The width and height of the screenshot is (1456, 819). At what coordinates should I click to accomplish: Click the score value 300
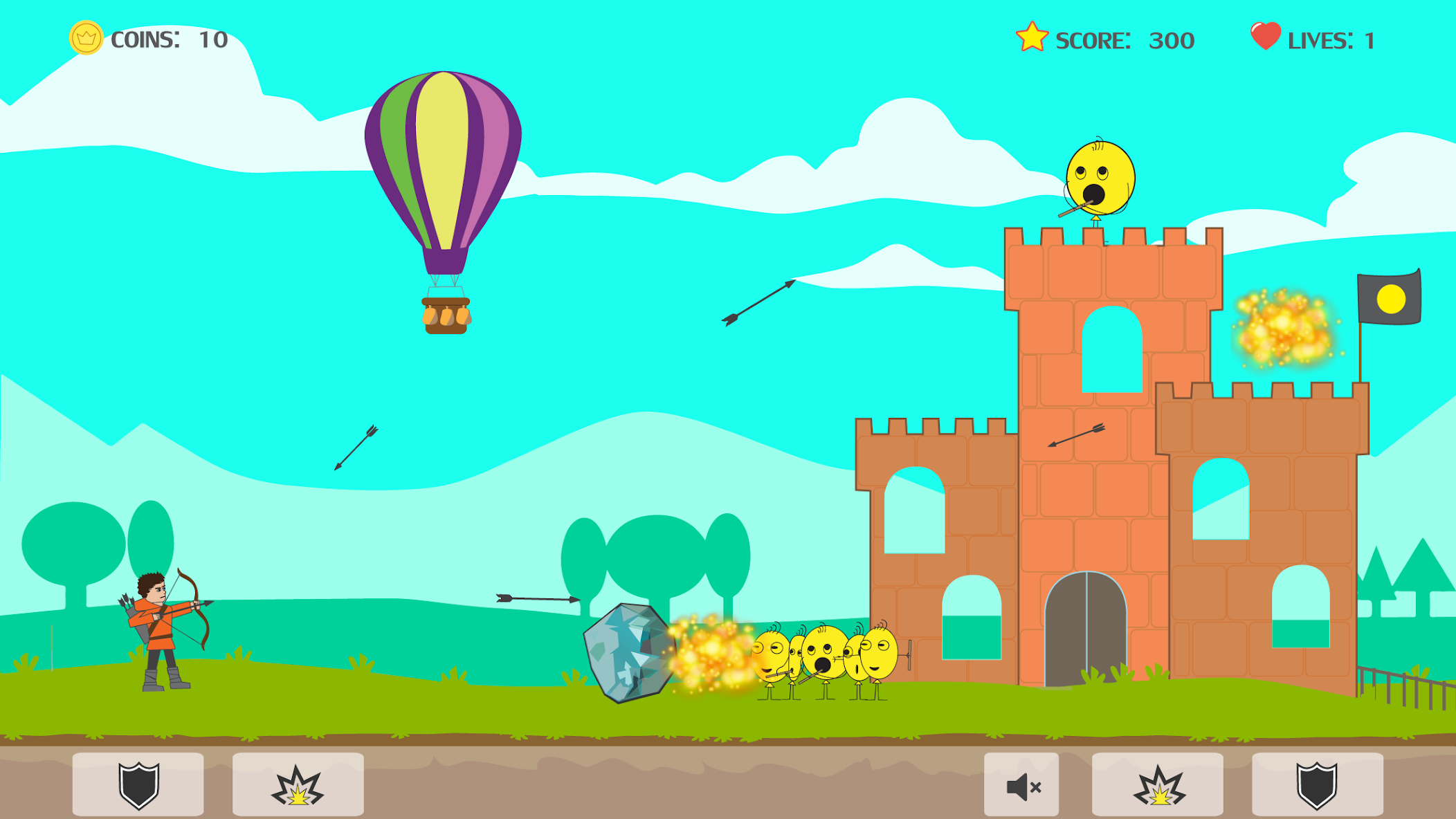point(1170,39)
